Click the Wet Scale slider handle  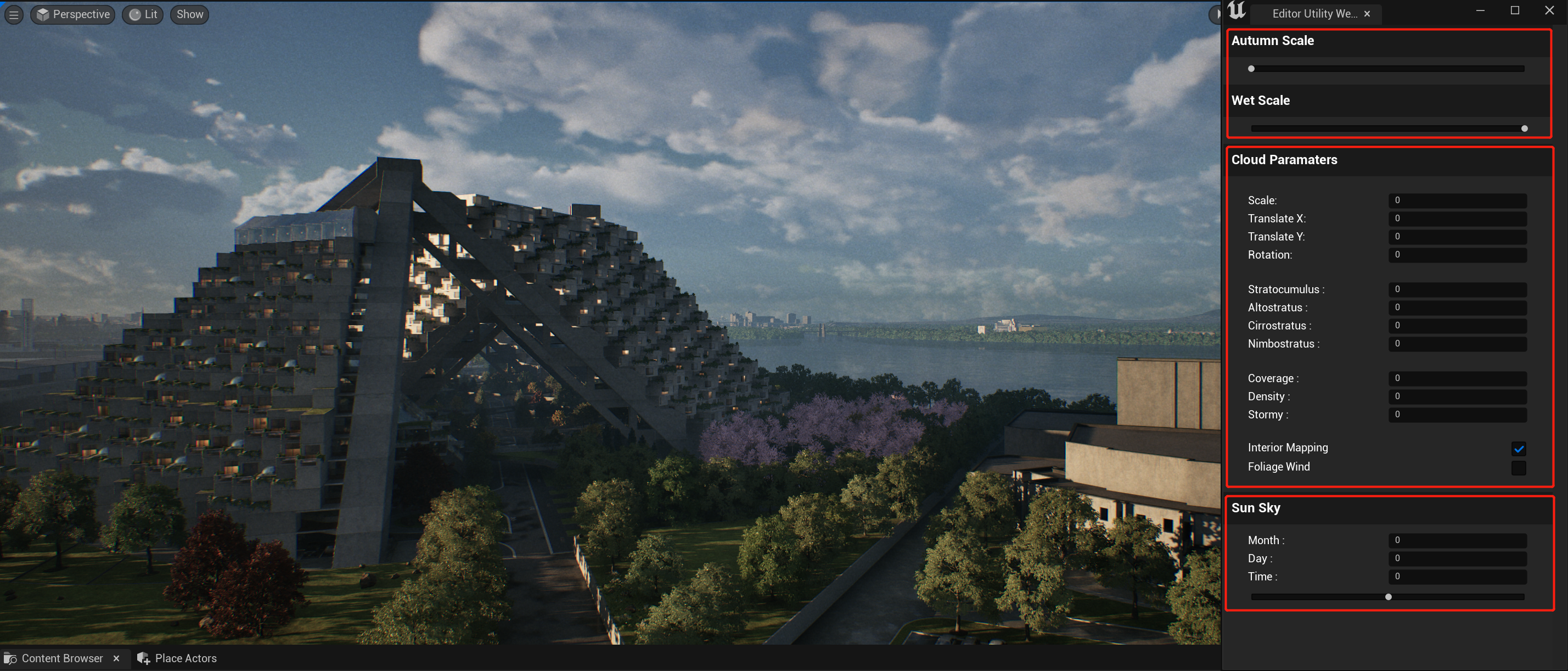pyautogui.click(x=1524, y=128)
